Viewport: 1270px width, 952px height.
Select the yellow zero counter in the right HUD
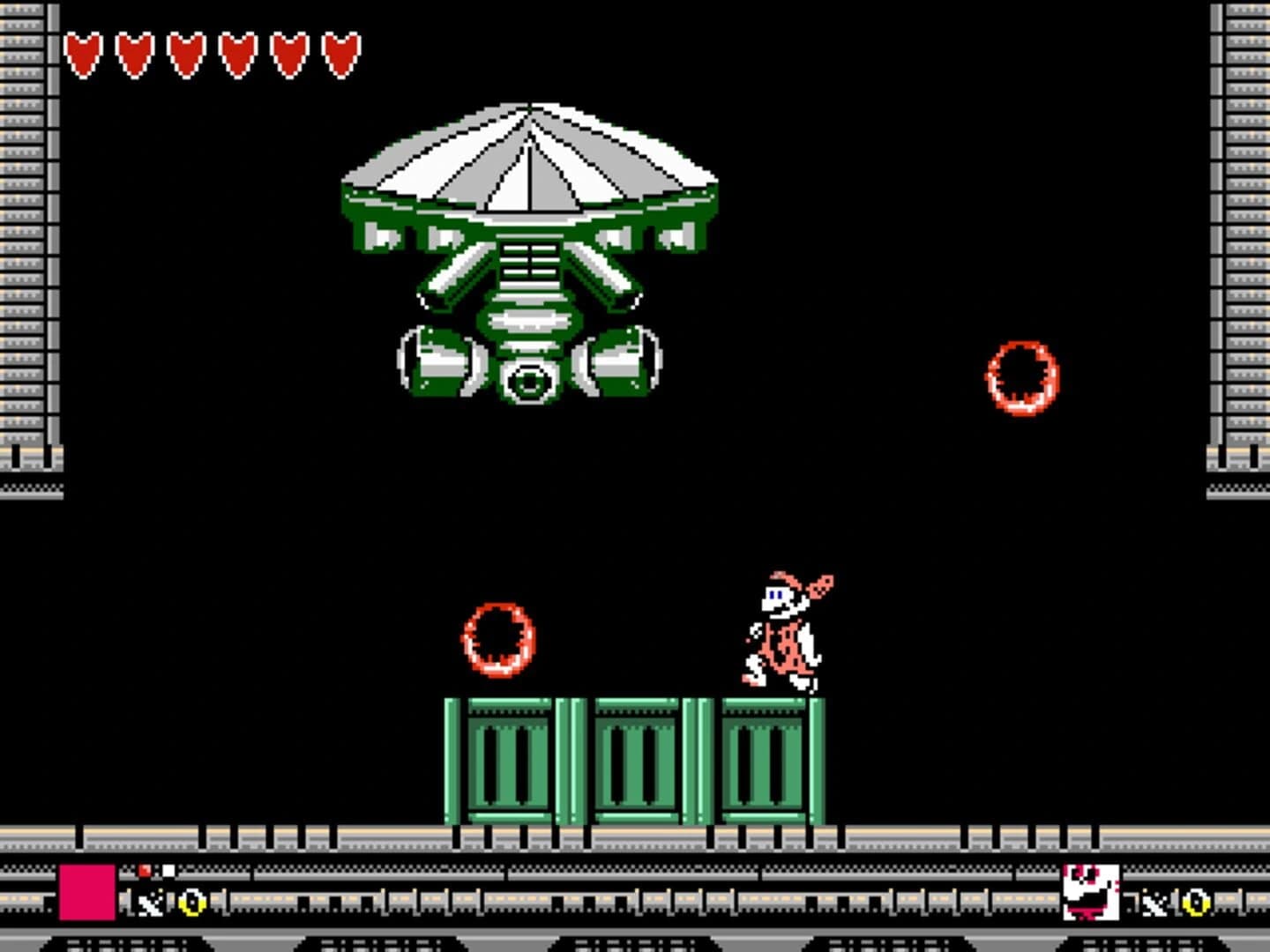coord(1195,901)
